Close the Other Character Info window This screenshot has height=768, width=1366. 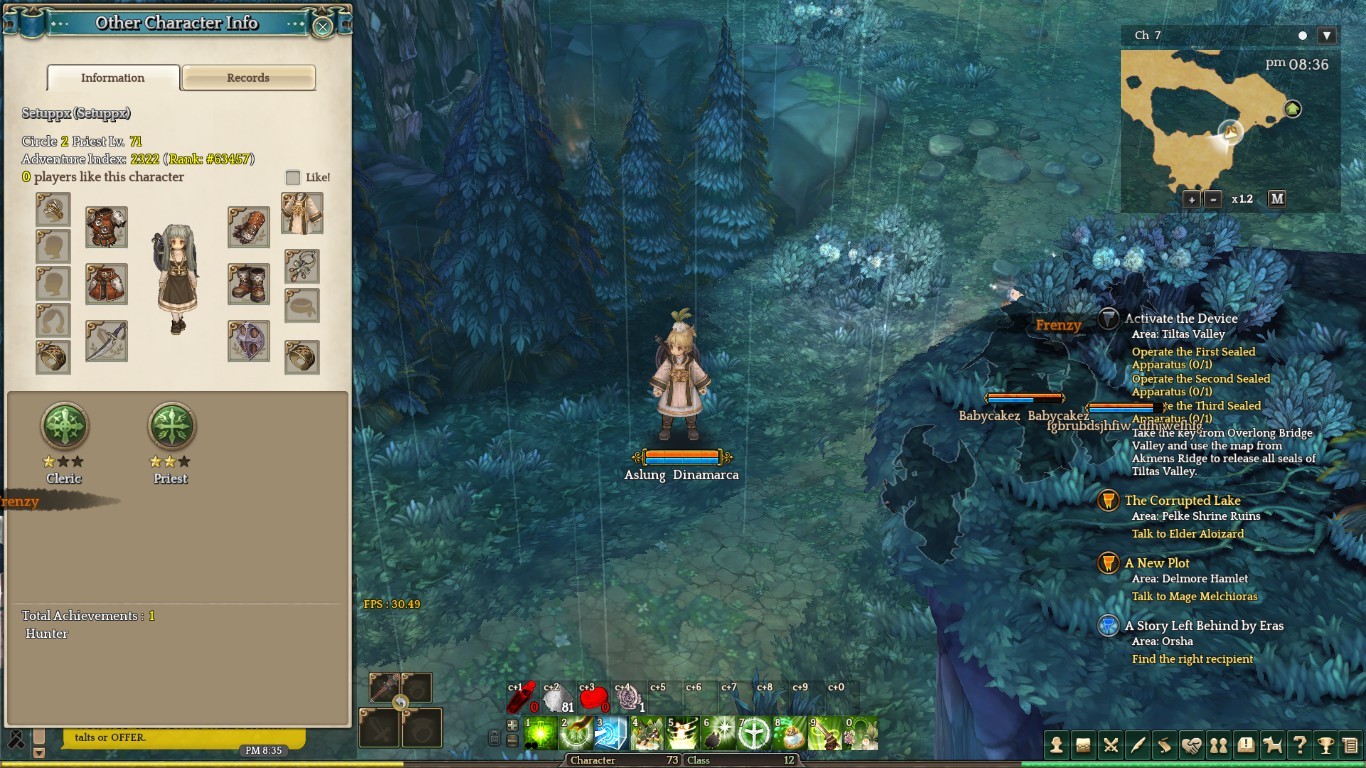pos(323,27)
